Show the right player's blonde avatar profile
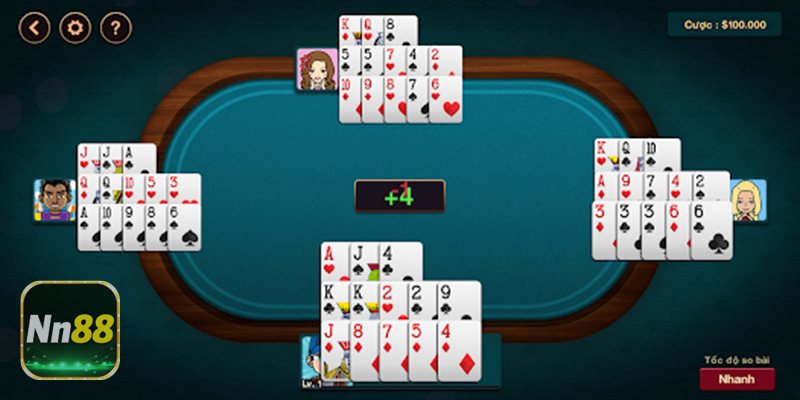Image resolution: width=800 pixels, height=400 pixels. 747,200
